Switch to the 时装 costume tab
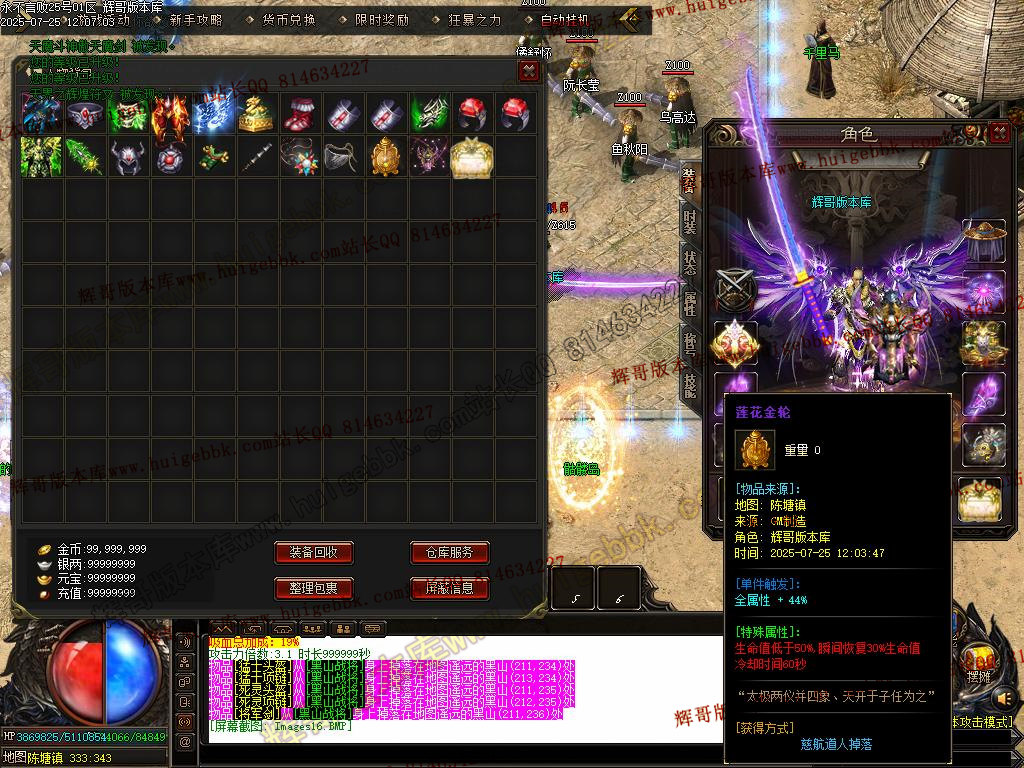This screenshot has width=1024, height=768. click(690, 222)
